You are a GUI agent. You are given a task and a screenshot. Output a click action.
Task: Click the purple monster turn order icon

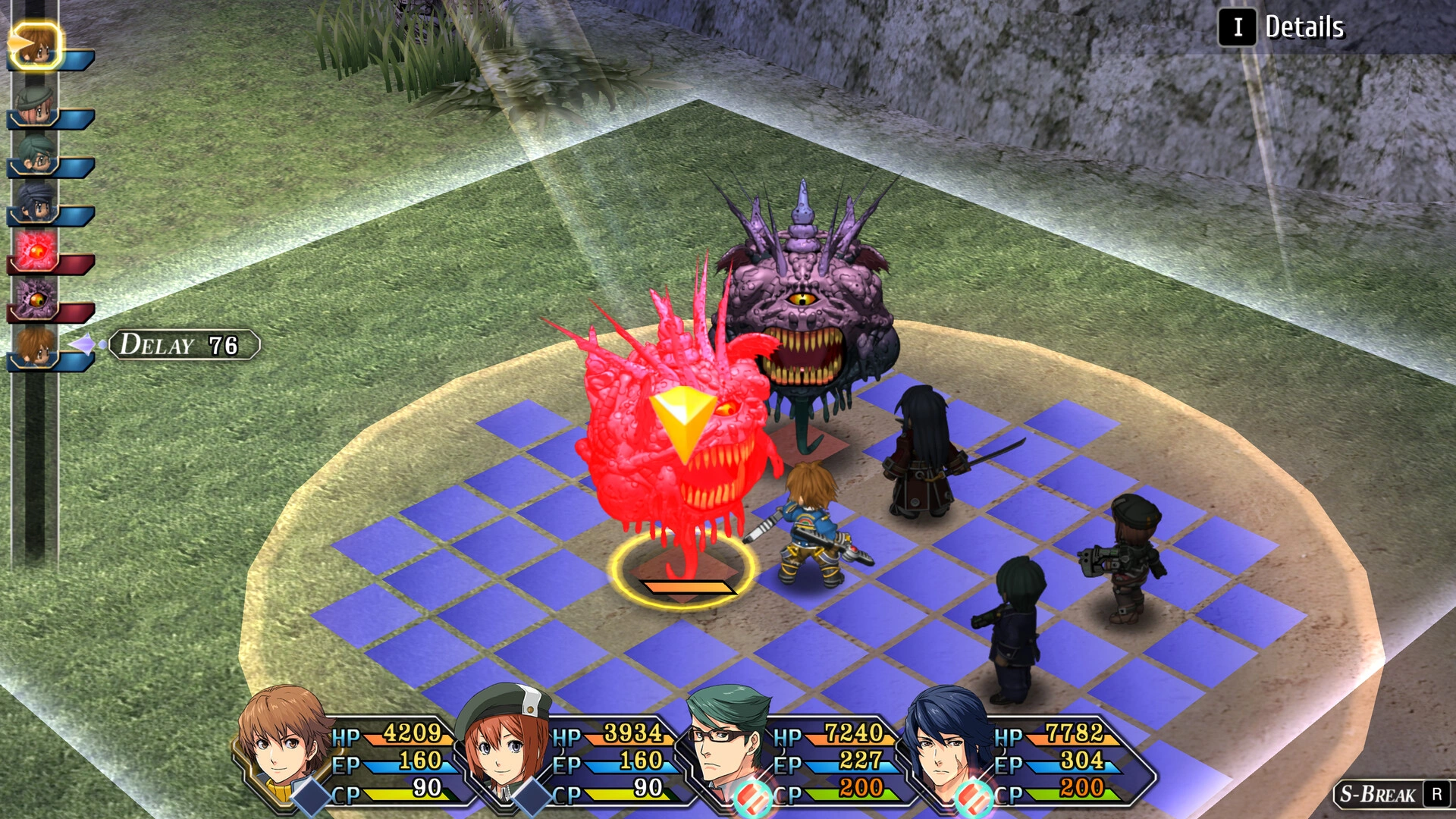pyautogui.click(x=35, y=300)
